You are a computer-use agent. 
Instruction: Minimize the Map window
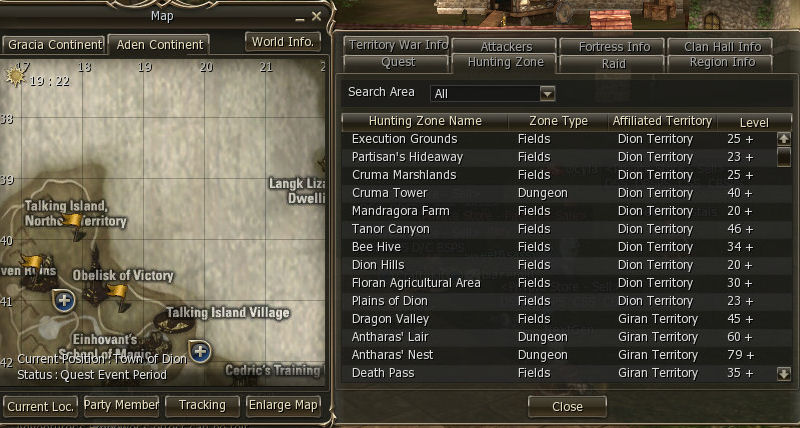[x=299, y=17]
